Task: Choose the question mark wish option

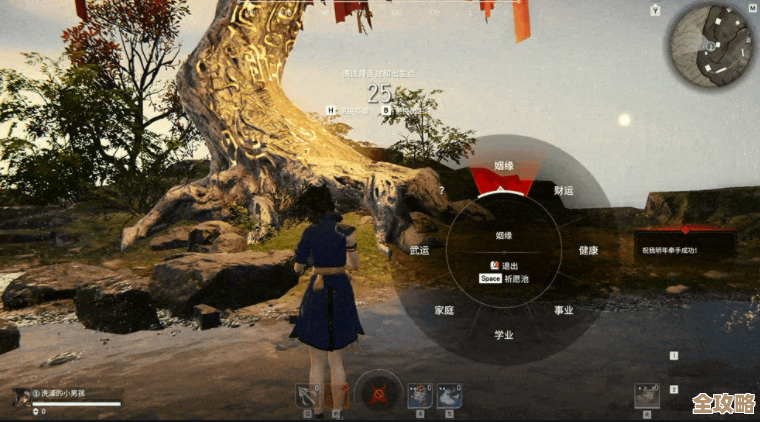Action: (x=441, y=190)
